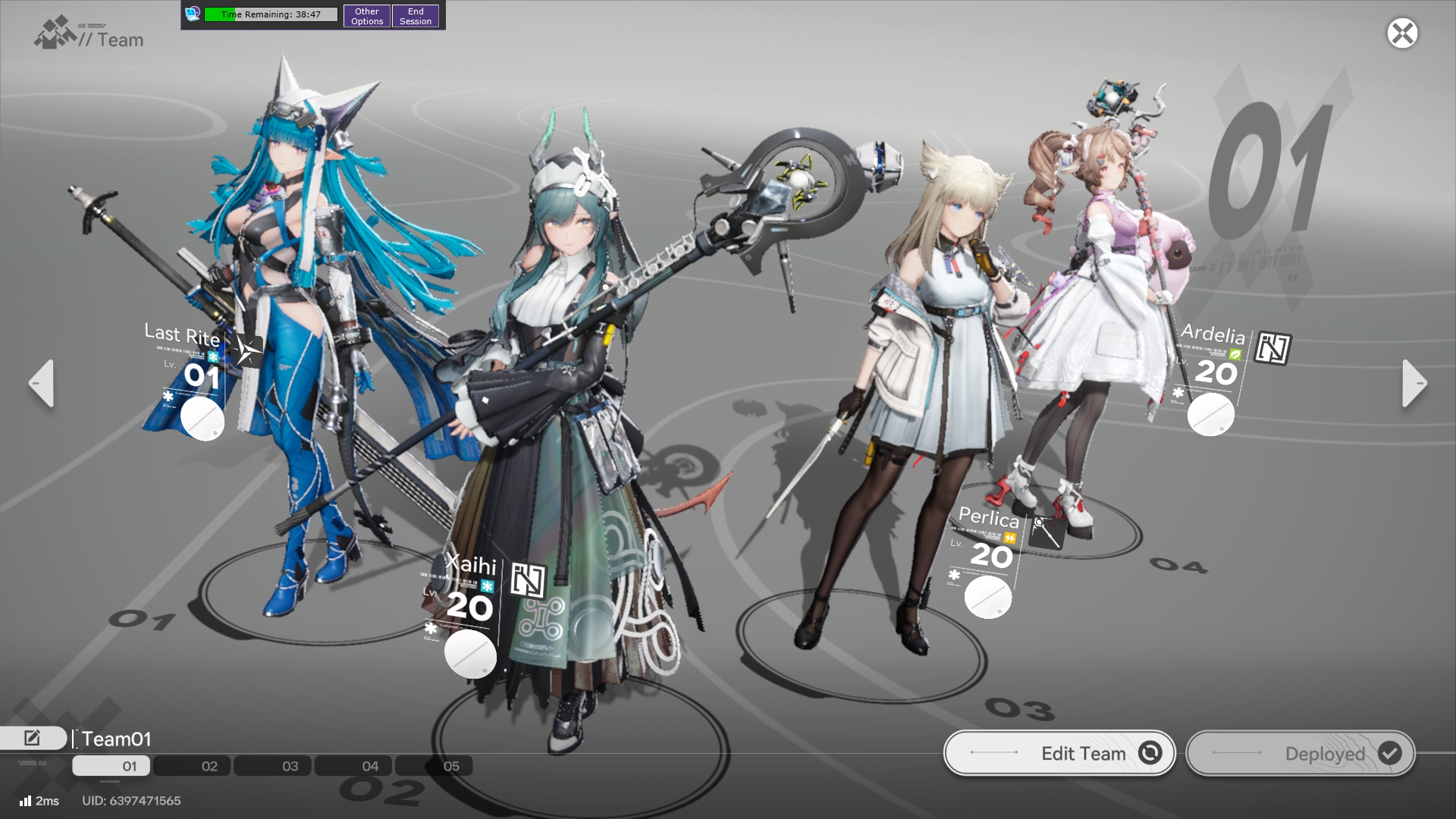This screenshot has width=1456, height=819.
Task: Click End Session in the overlay
Action: [416, 16]
